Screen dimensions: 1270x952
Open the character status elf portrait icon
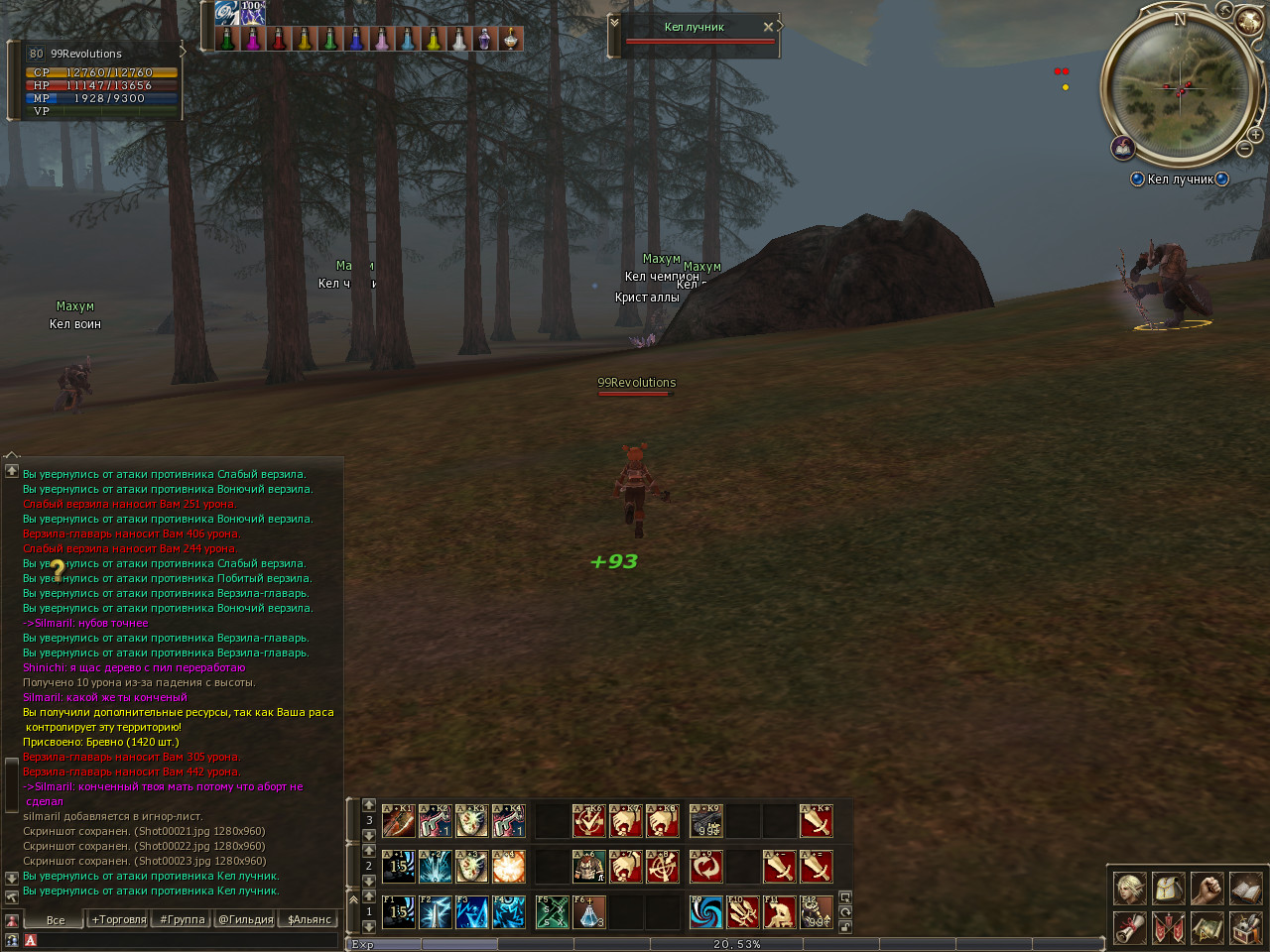point(1129,889)
